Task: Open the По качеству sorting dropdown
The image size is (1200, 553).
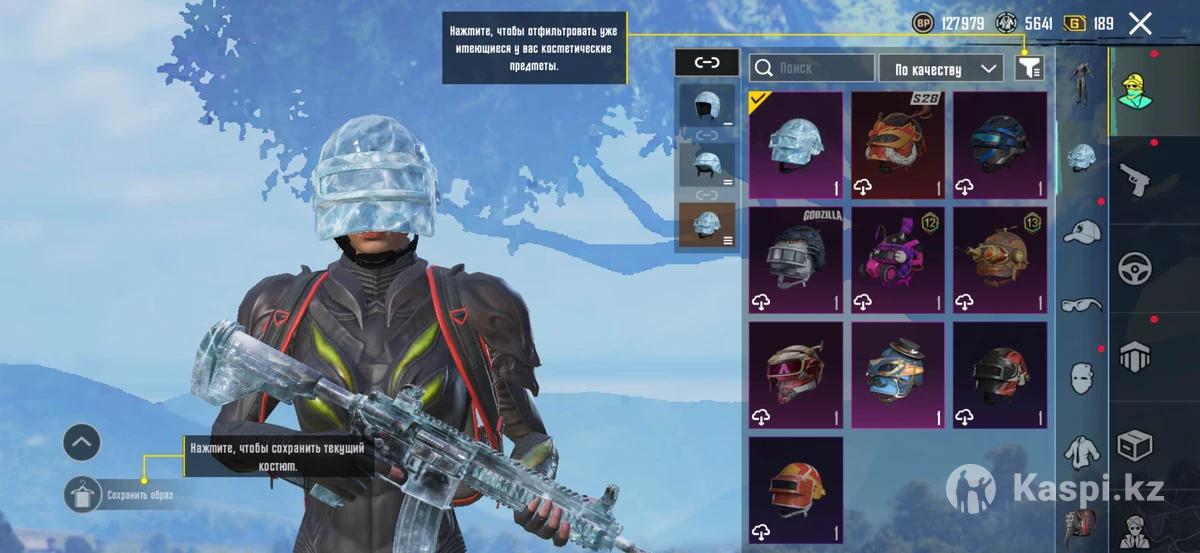Action: coord(940,68)
